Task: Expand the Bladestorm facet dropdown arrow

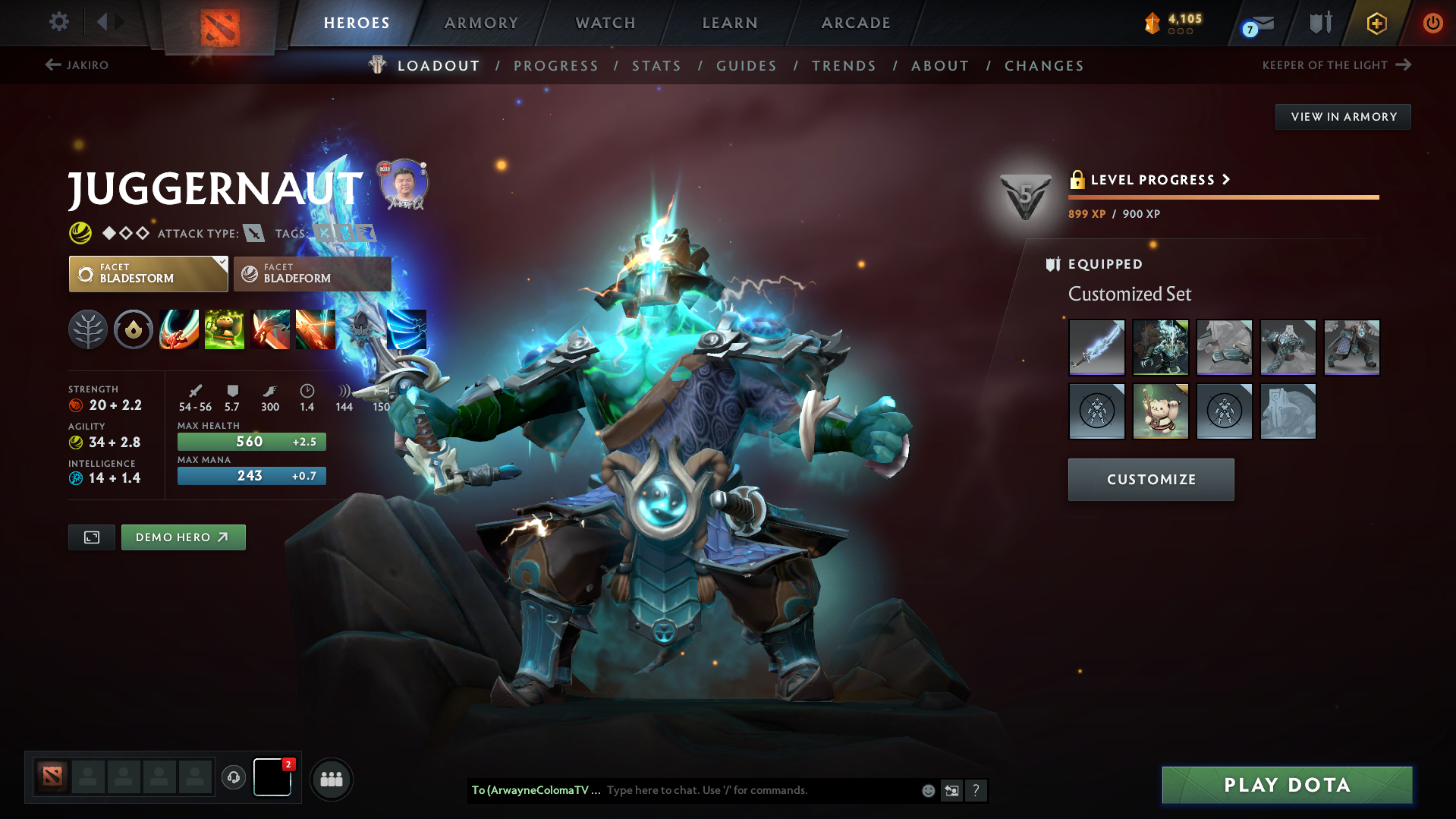Action: pos(221,262)
